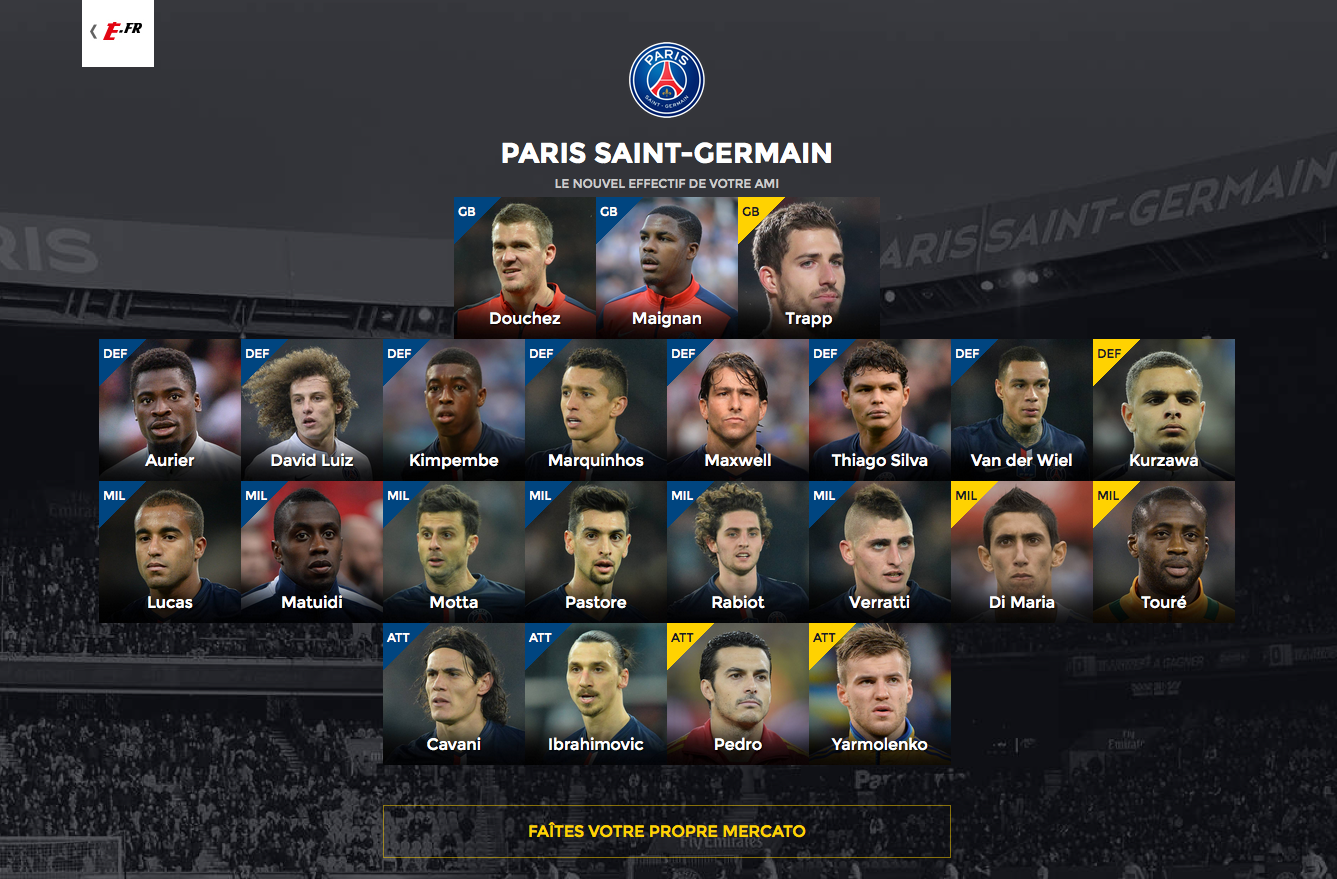Go back via the L'Équipe.fr logo
1337x879 pixels.
pos(118,31)
